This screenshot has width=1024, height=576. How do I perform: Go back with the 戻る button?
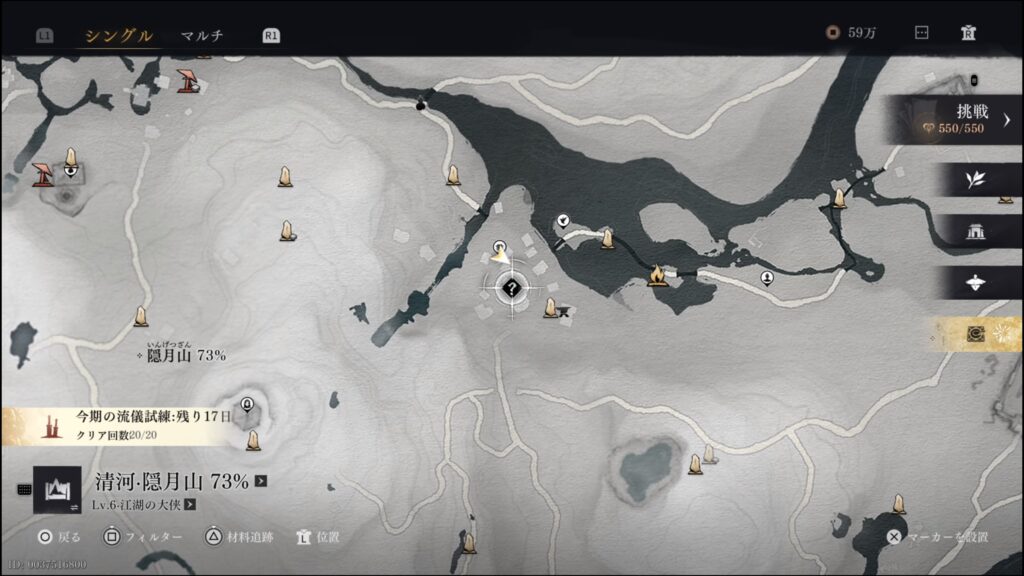click(x=57, y=537)
